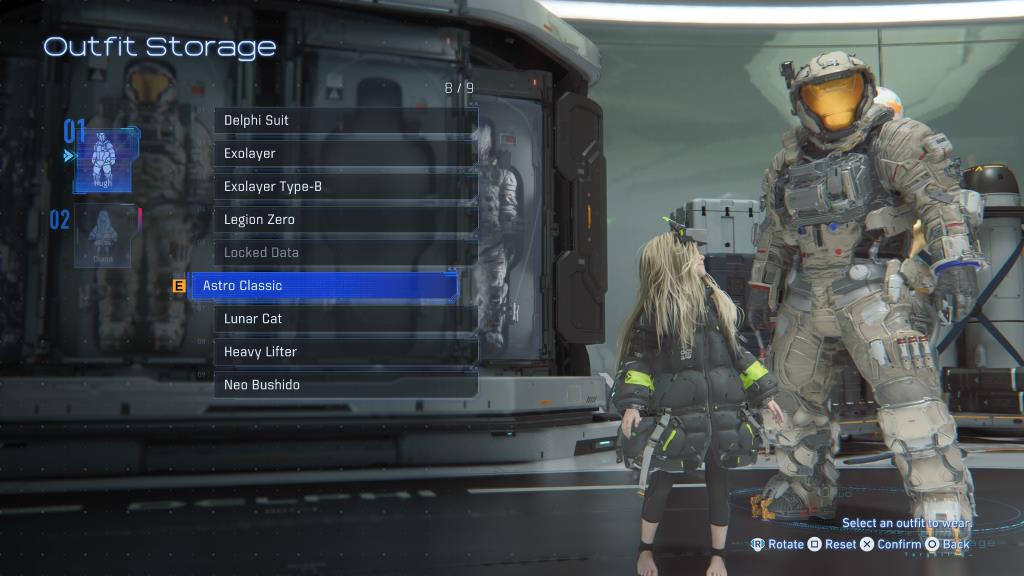
Task: Select the Lunar Cat outfit
Action: pyautogui.click(x=345, y=318)
